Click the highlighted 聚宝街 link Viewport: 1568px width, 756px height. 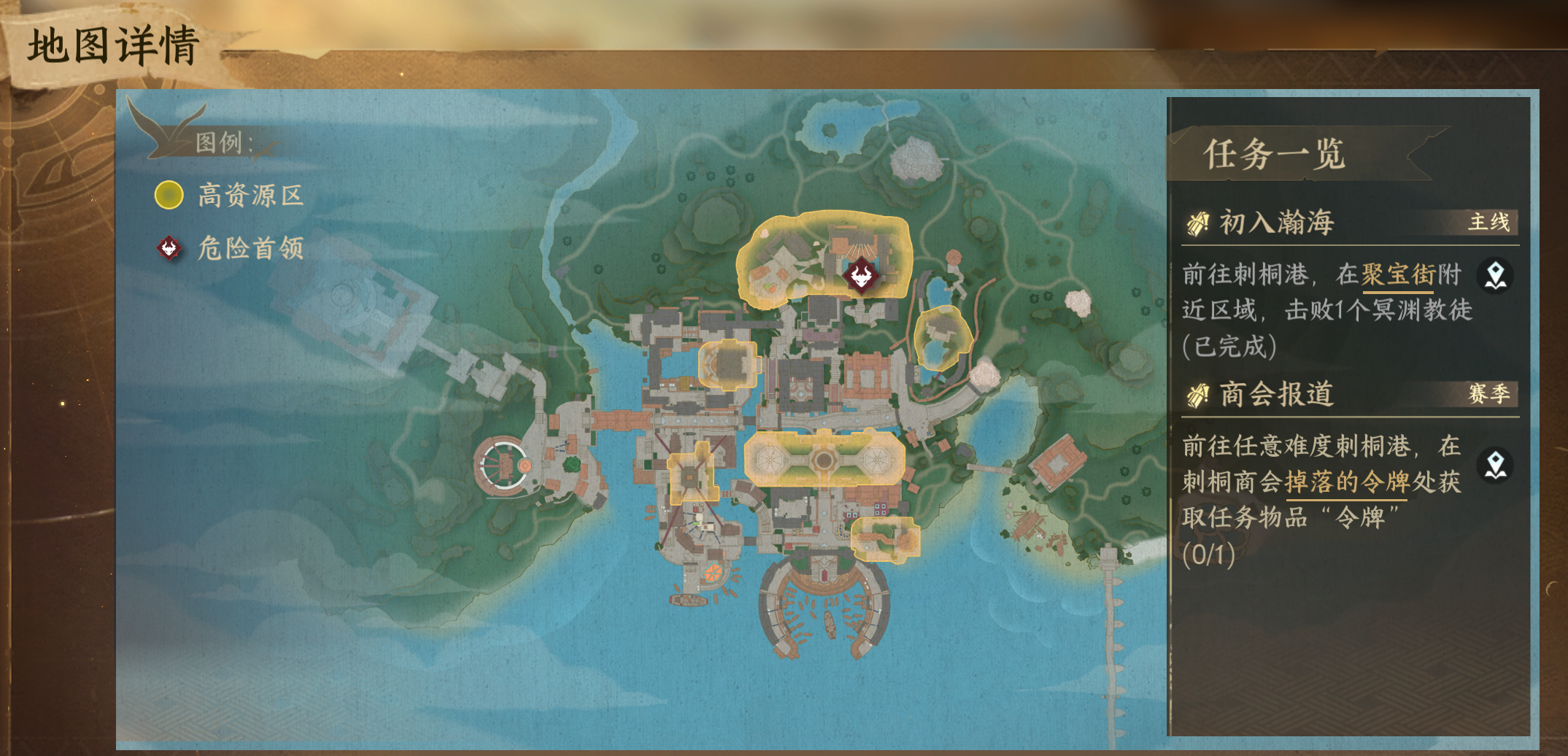[x=1398, y=275]
